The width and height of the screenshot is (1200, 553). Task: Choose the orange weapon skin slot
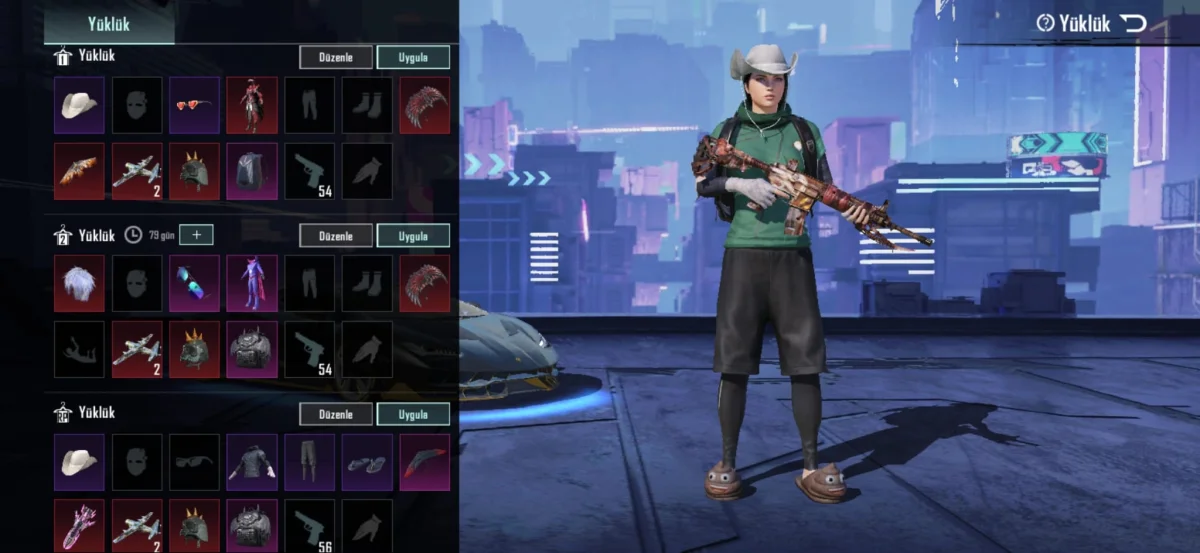pos(79,170)
